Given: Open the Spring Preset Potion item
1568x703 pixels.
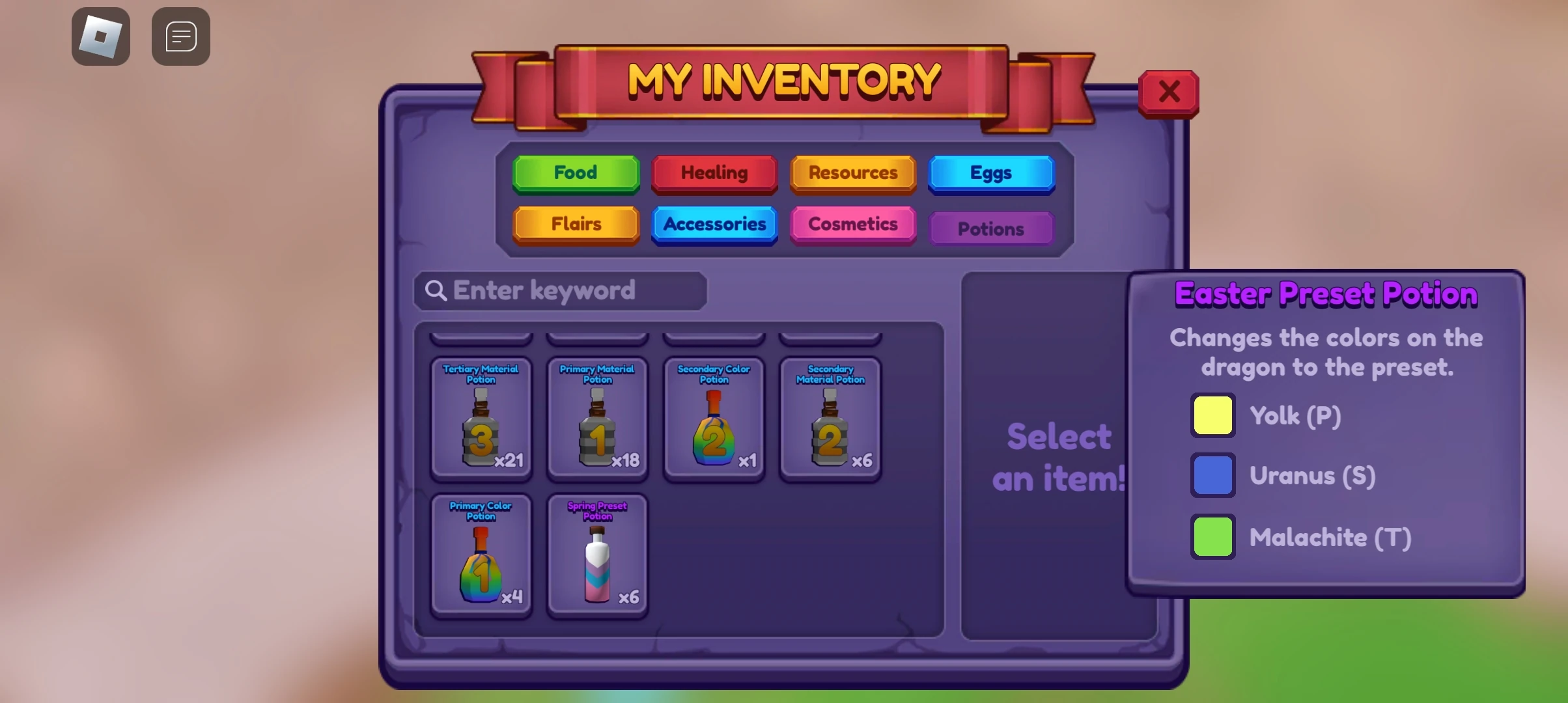Looking at the screenshot, I should tap(597, 557).
